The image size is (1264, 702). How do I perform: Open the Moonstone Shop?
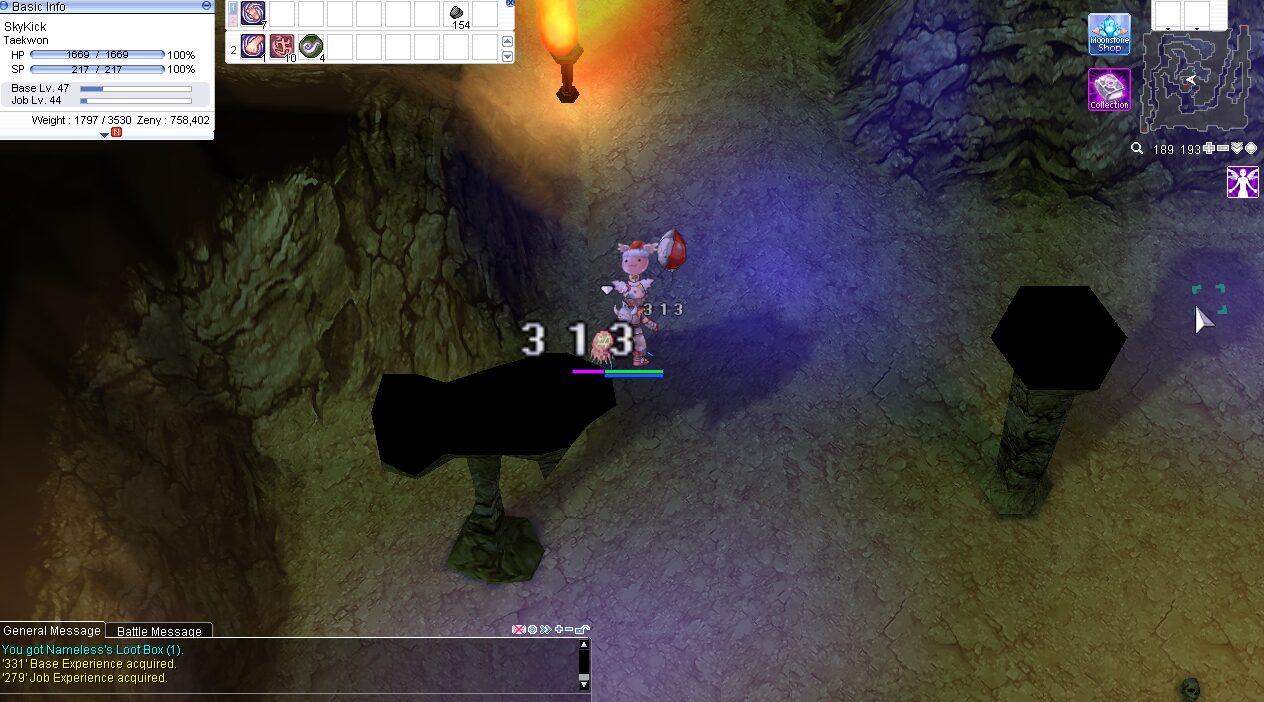1109,34
